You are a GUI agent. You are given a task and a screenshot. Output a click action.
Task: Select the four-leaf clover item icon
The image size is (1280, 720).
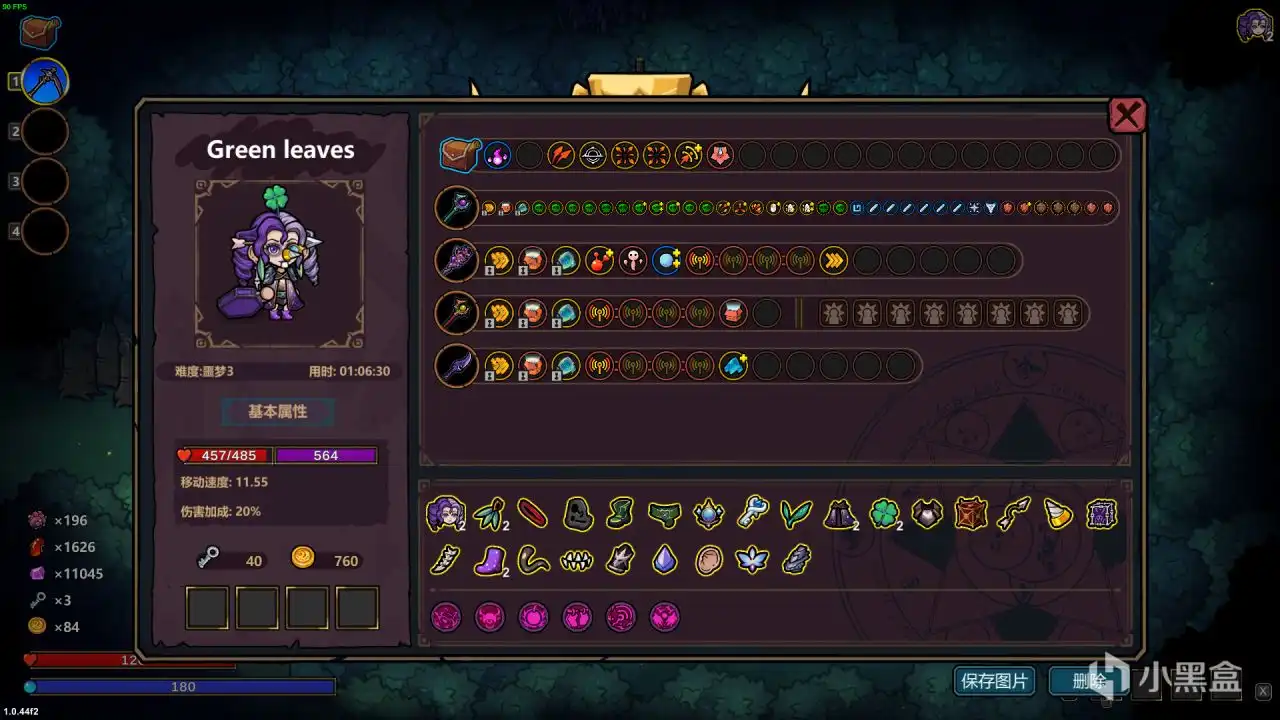[884, 515]
